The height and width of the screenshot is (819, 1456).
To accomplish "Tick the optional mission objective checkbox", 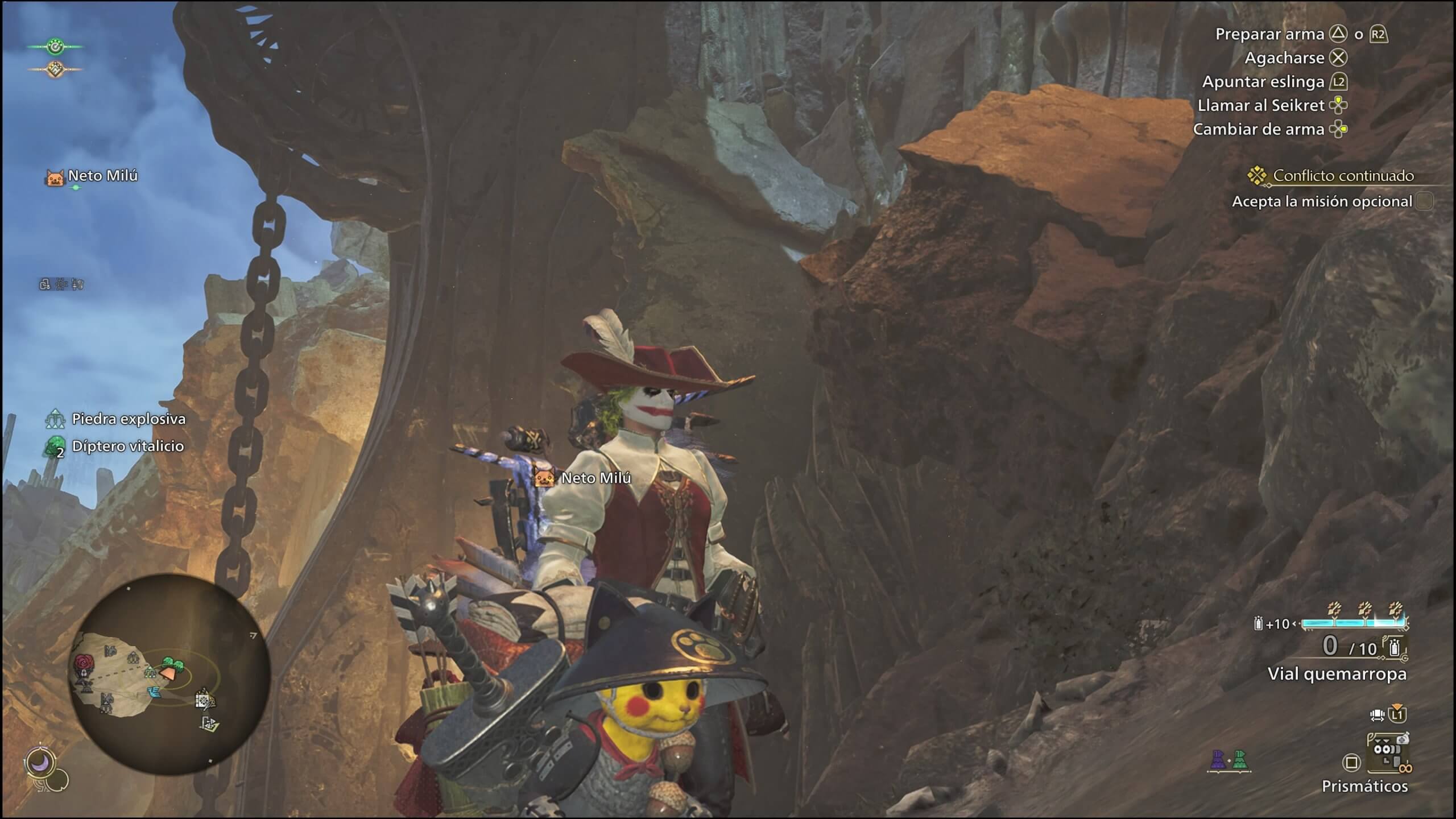I will point(1424,201).
